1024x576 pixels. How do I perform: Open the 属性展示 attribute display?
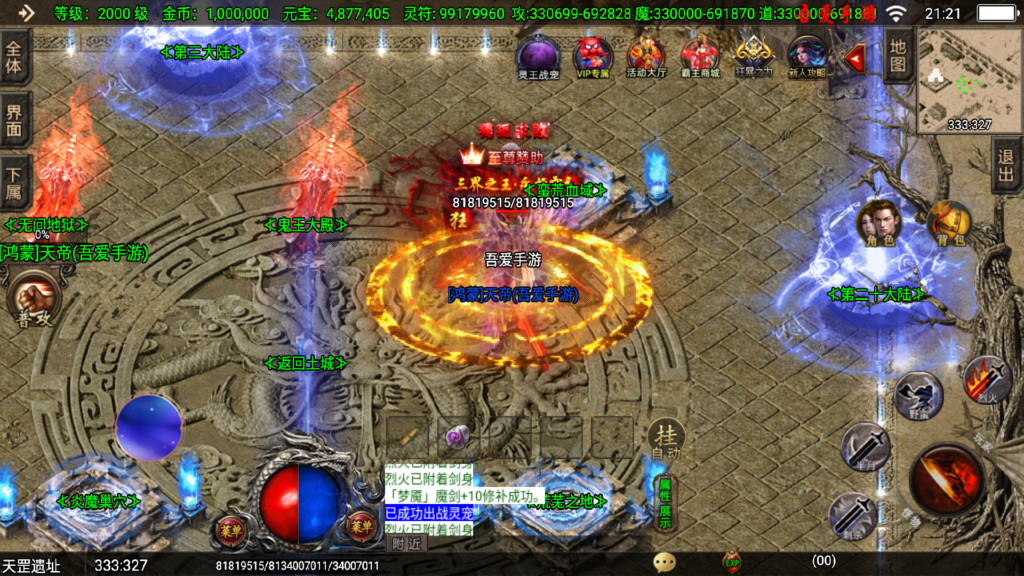[x=664, y=504]
